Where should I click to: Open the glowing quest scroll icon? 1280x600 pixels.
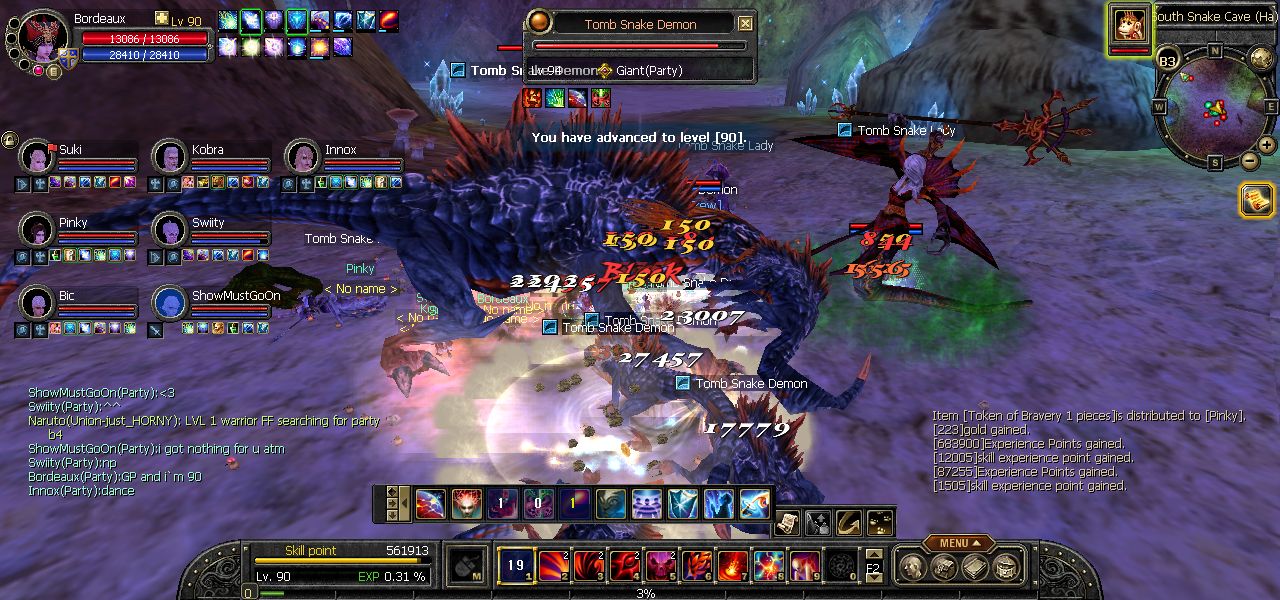[x=1256, y=200]
